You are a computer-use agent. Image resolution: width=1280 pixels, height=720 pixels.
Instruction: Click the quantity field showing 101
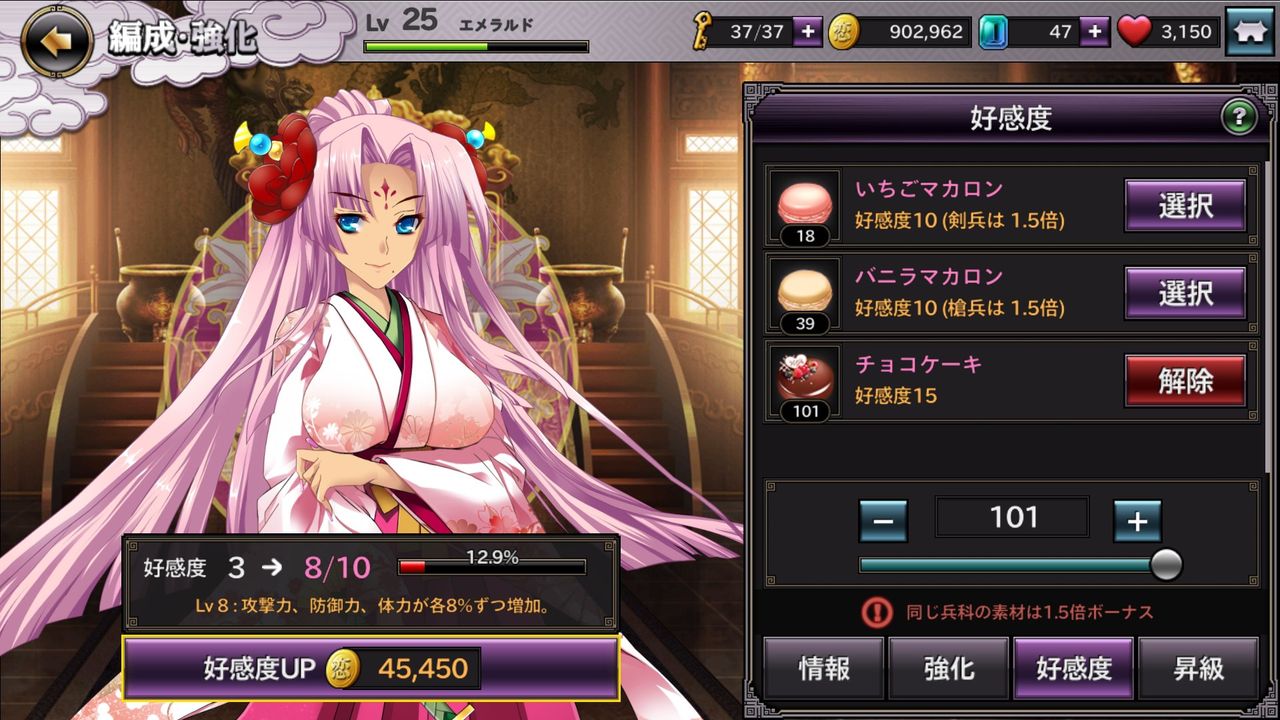(1011, 517)
